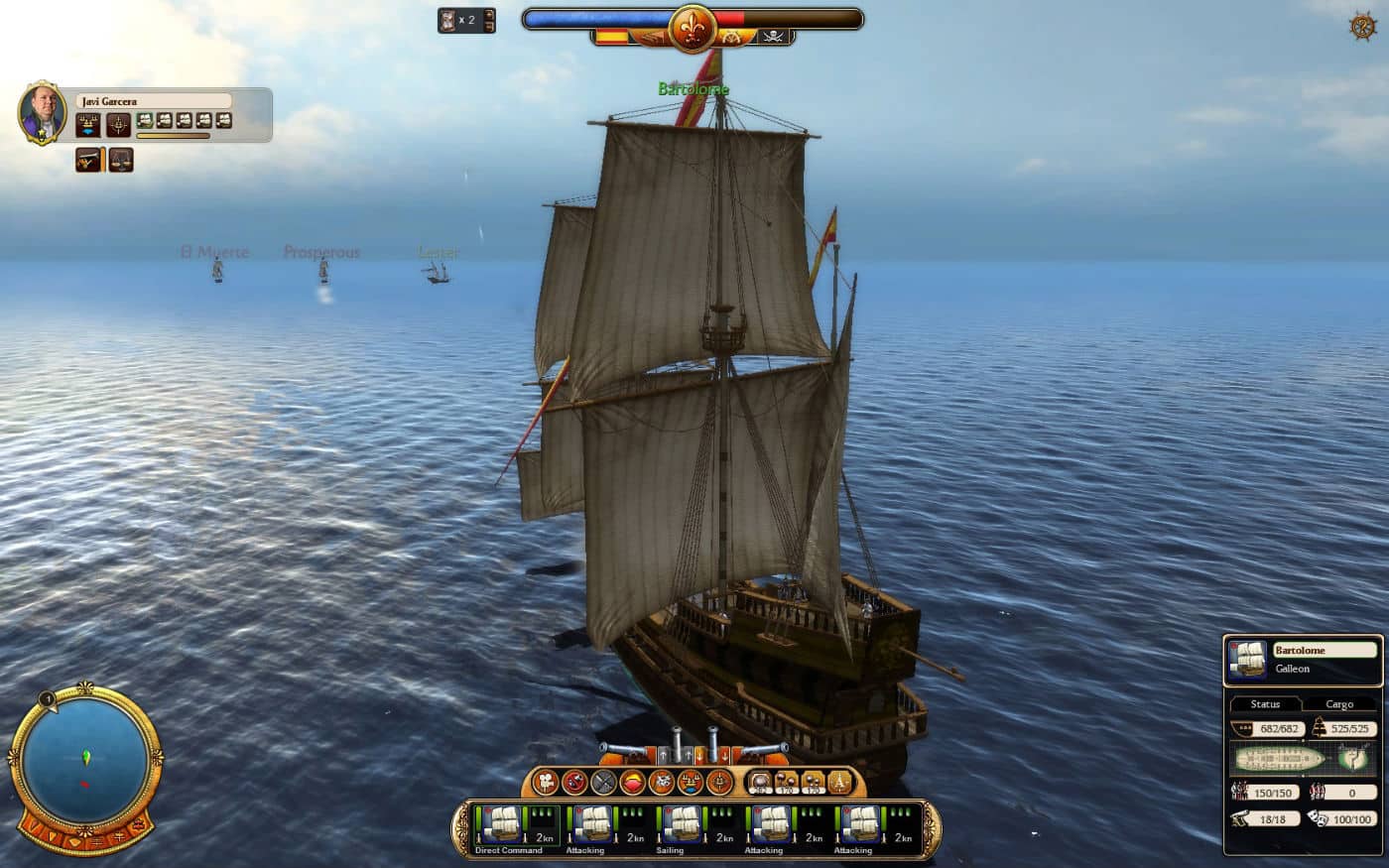Click the Bartolome galleon portrait
The width and height of the screenshot is (1389, 868).
click(x=1247, y=659)
